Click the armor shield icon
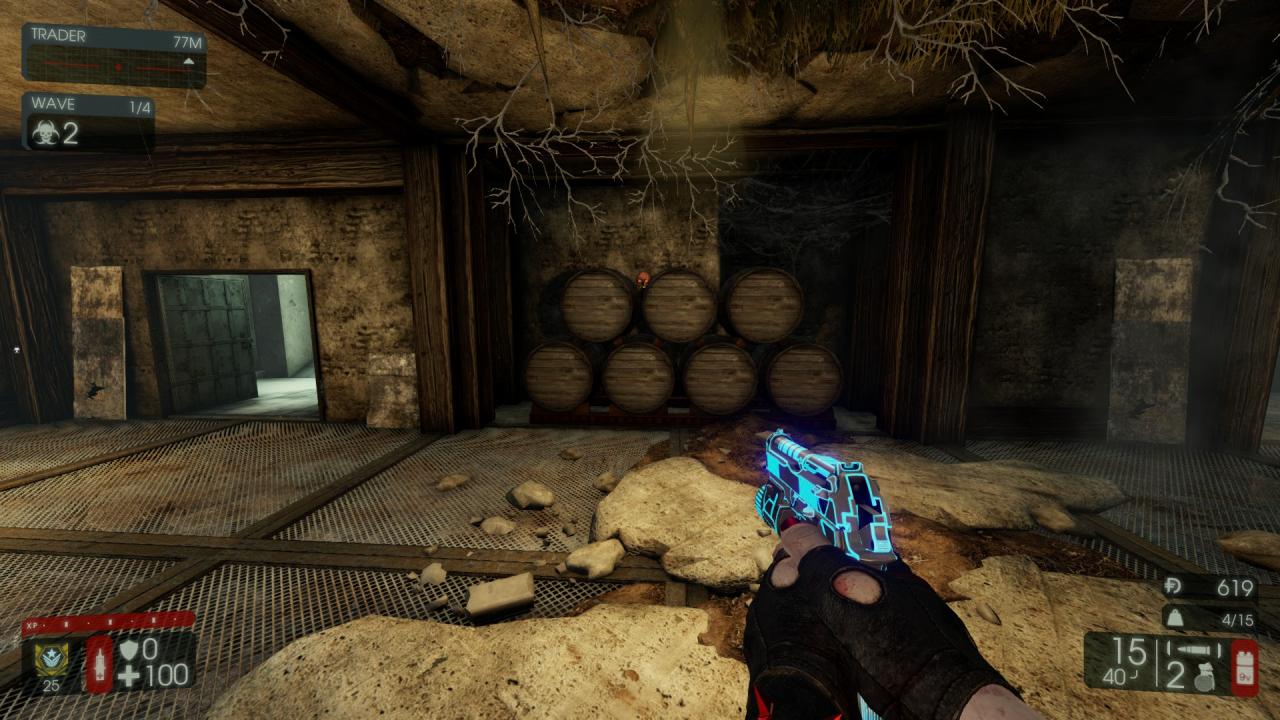1280x720 pixels. coord(127,650)
